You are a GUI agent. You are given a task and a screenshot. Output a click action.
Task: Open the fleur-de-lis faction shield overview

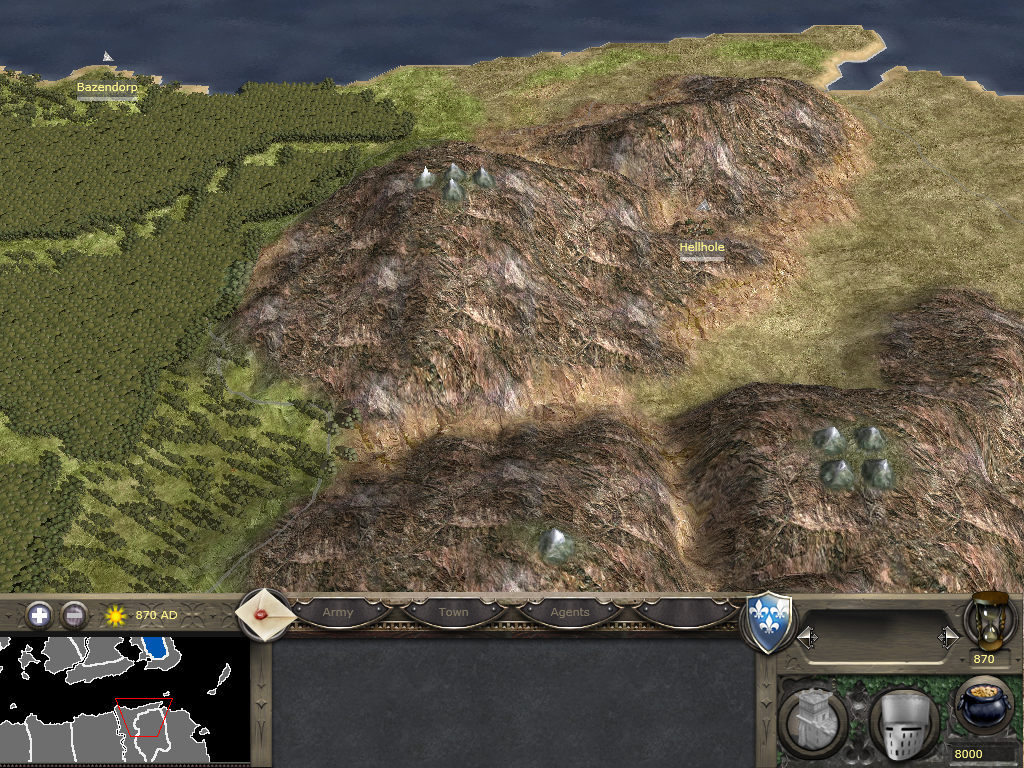(x=769, y=623)
